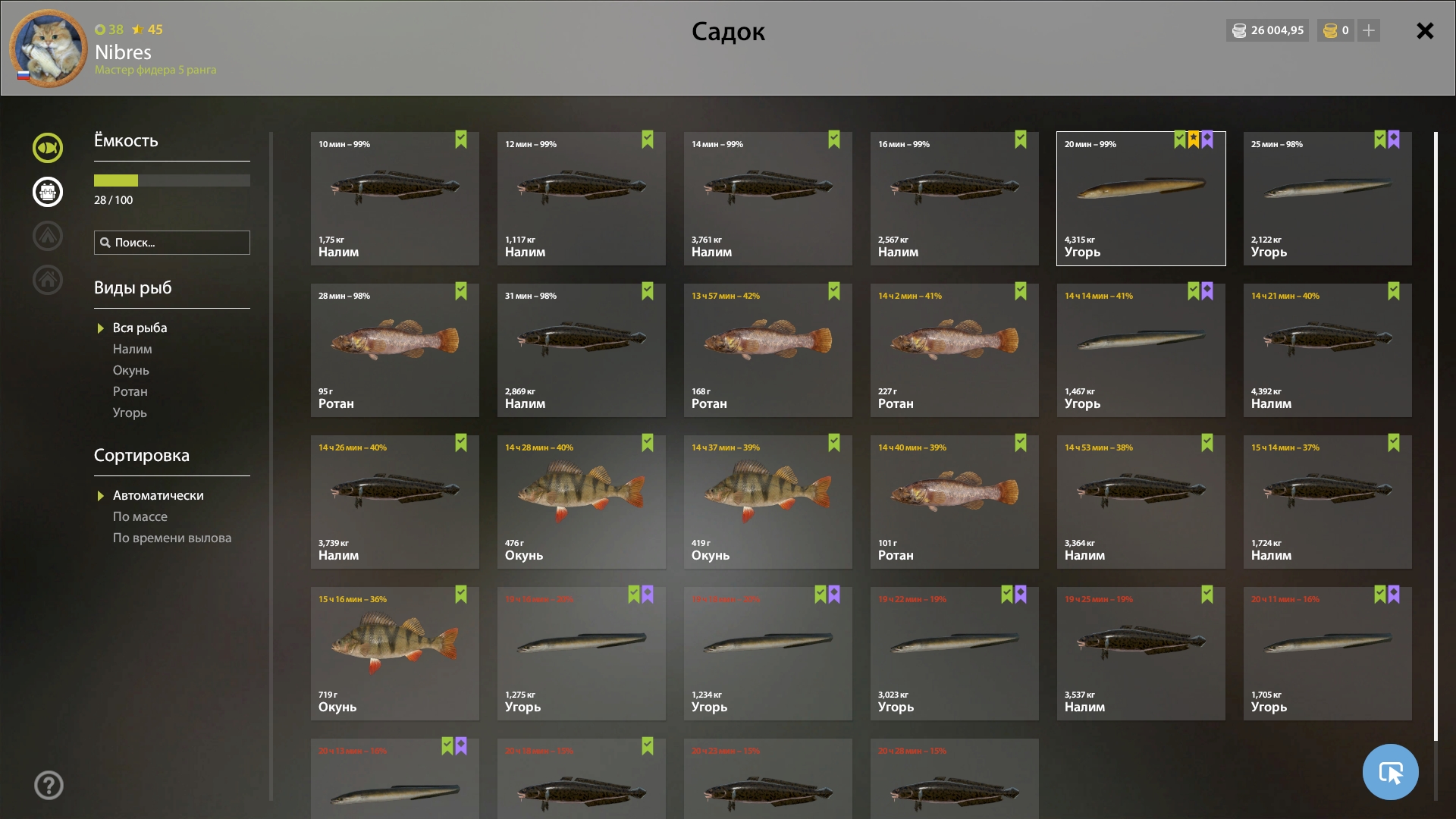Click the plus button to add gold coins
Viewport: 1456px width, 819px height.
1369,31
